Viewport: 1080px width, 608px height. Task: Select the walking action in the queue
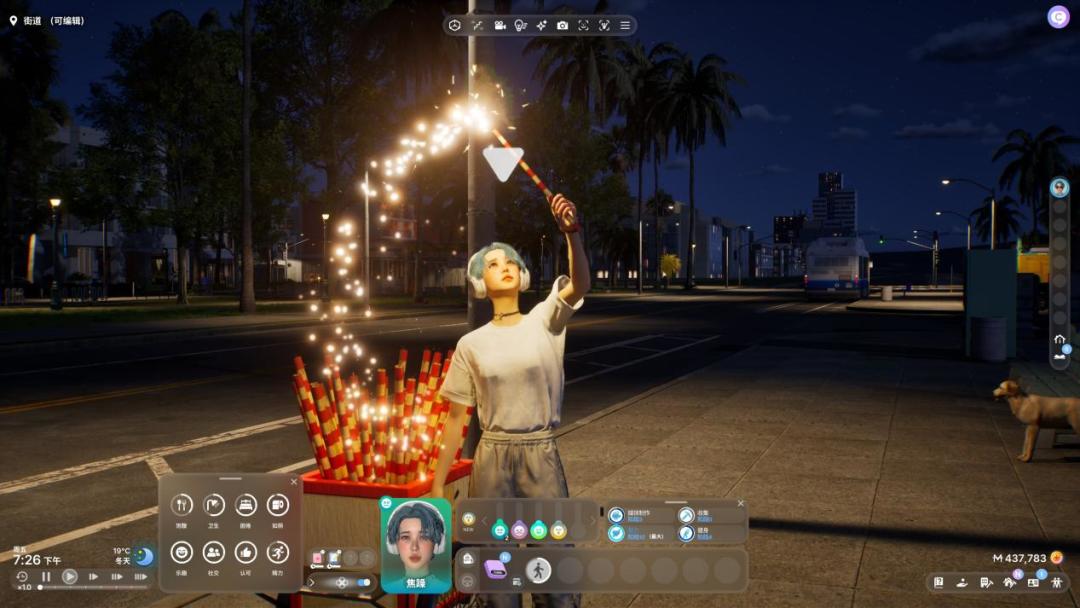coord(538,570)
